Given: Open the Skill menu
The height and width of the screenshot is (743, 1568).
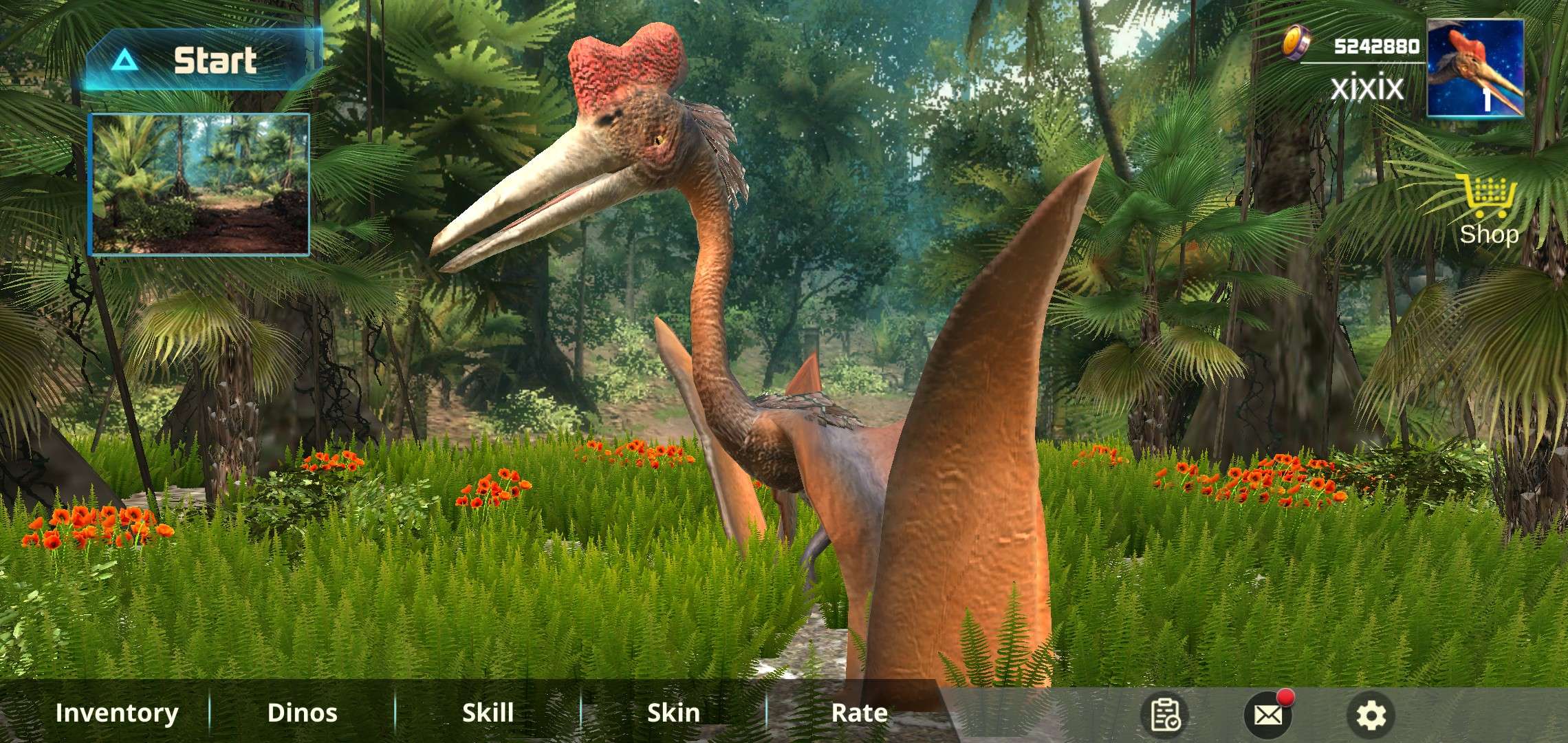Looking at the screenshot, I should click(x=488, y=713).
